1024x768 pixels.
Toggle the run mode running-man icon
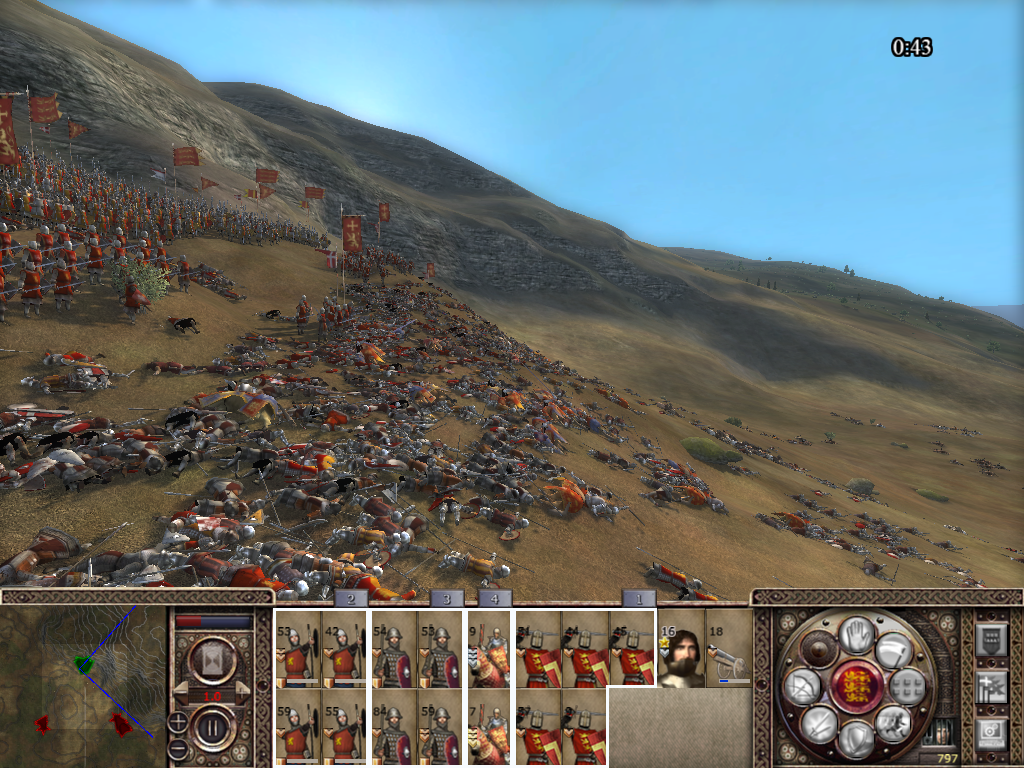click(891, 723)
